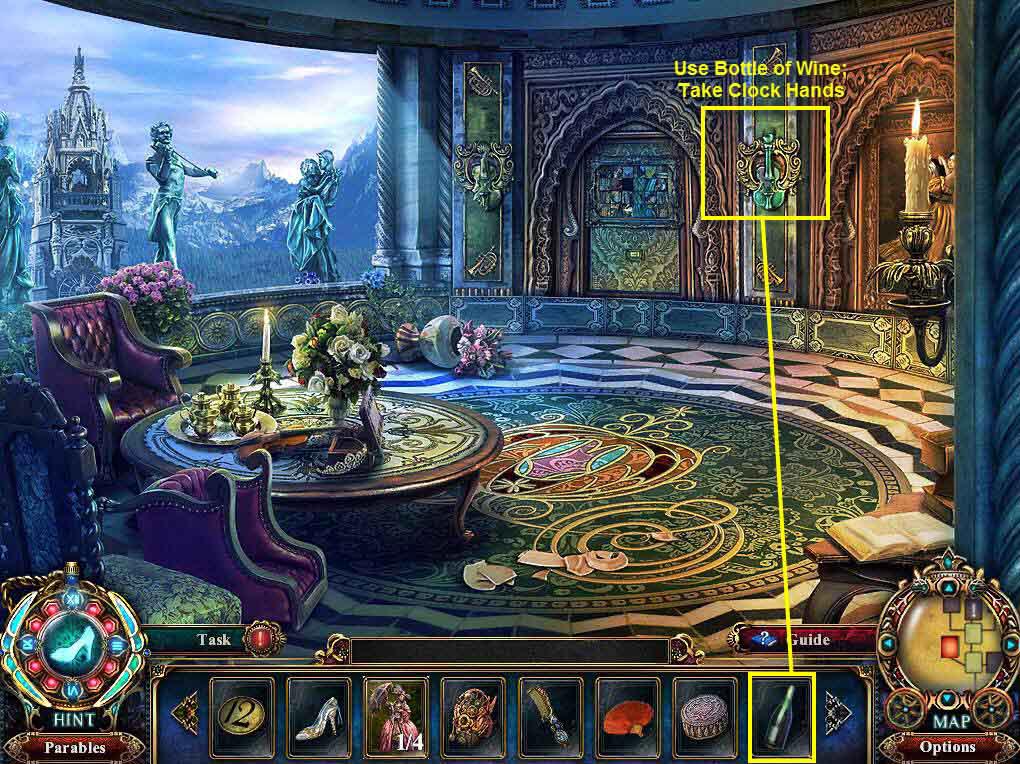Choose the ornate mask inventory item
Viewport: 1020px width, 764px height.
point(473,714)
